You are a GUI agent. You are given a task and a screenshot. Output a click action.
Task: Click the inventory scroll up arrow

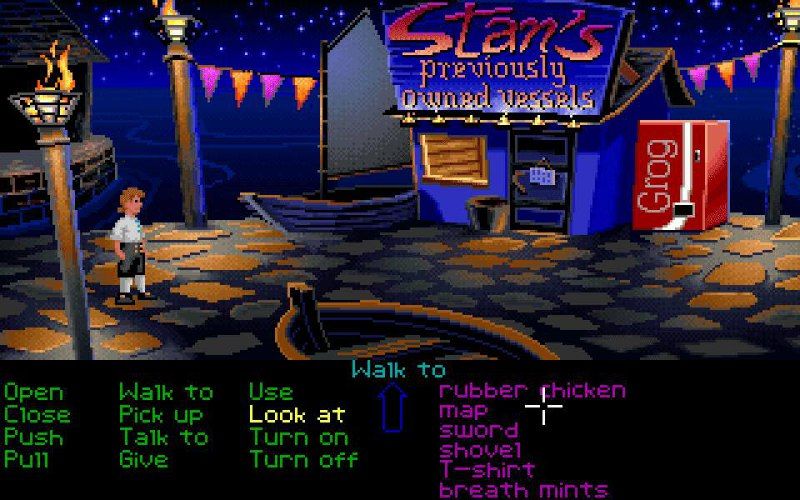click(x=393, y=411)
